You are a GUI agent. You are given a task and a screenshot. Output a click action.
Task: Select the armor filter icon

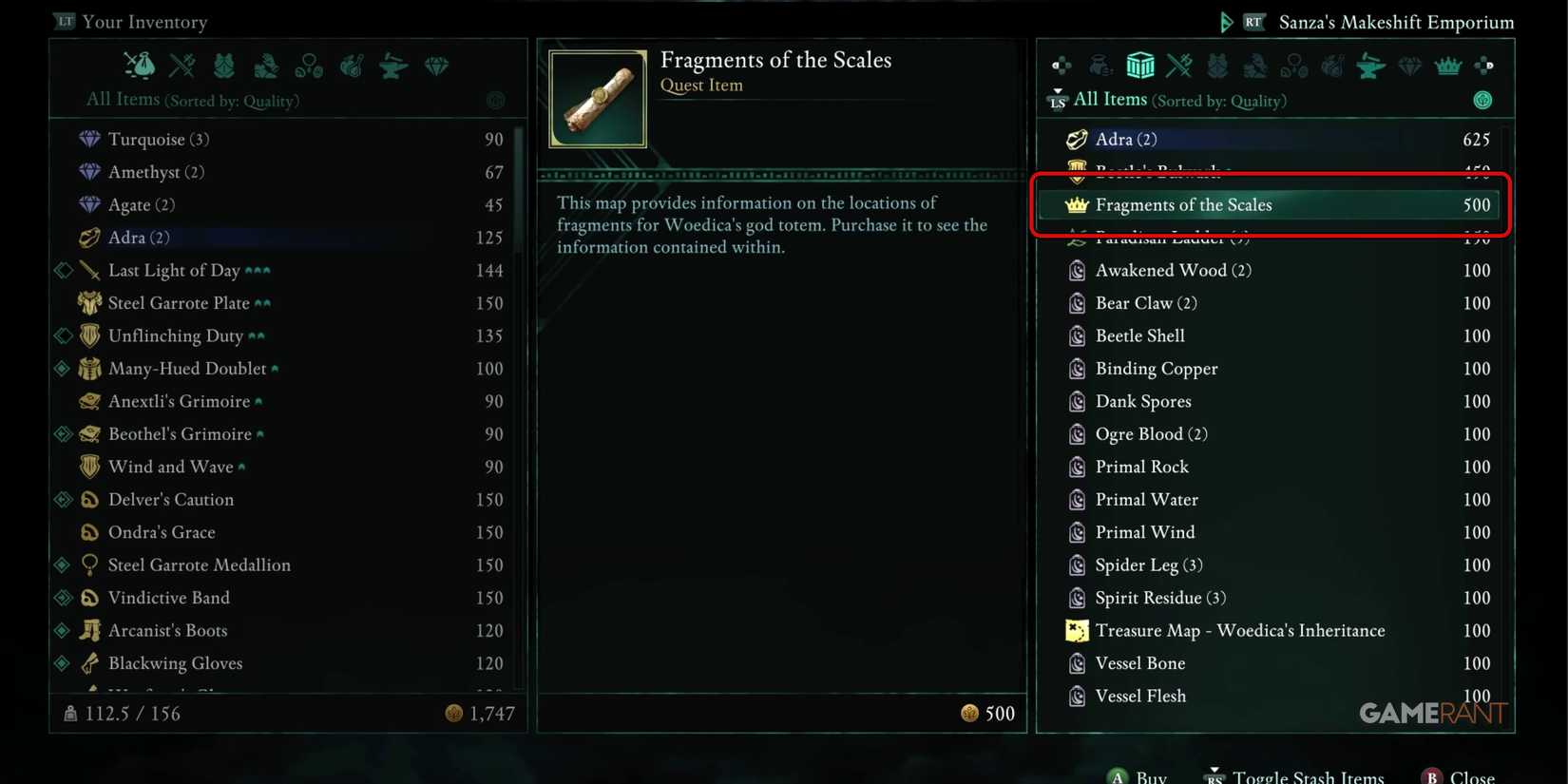coord(223,65)
